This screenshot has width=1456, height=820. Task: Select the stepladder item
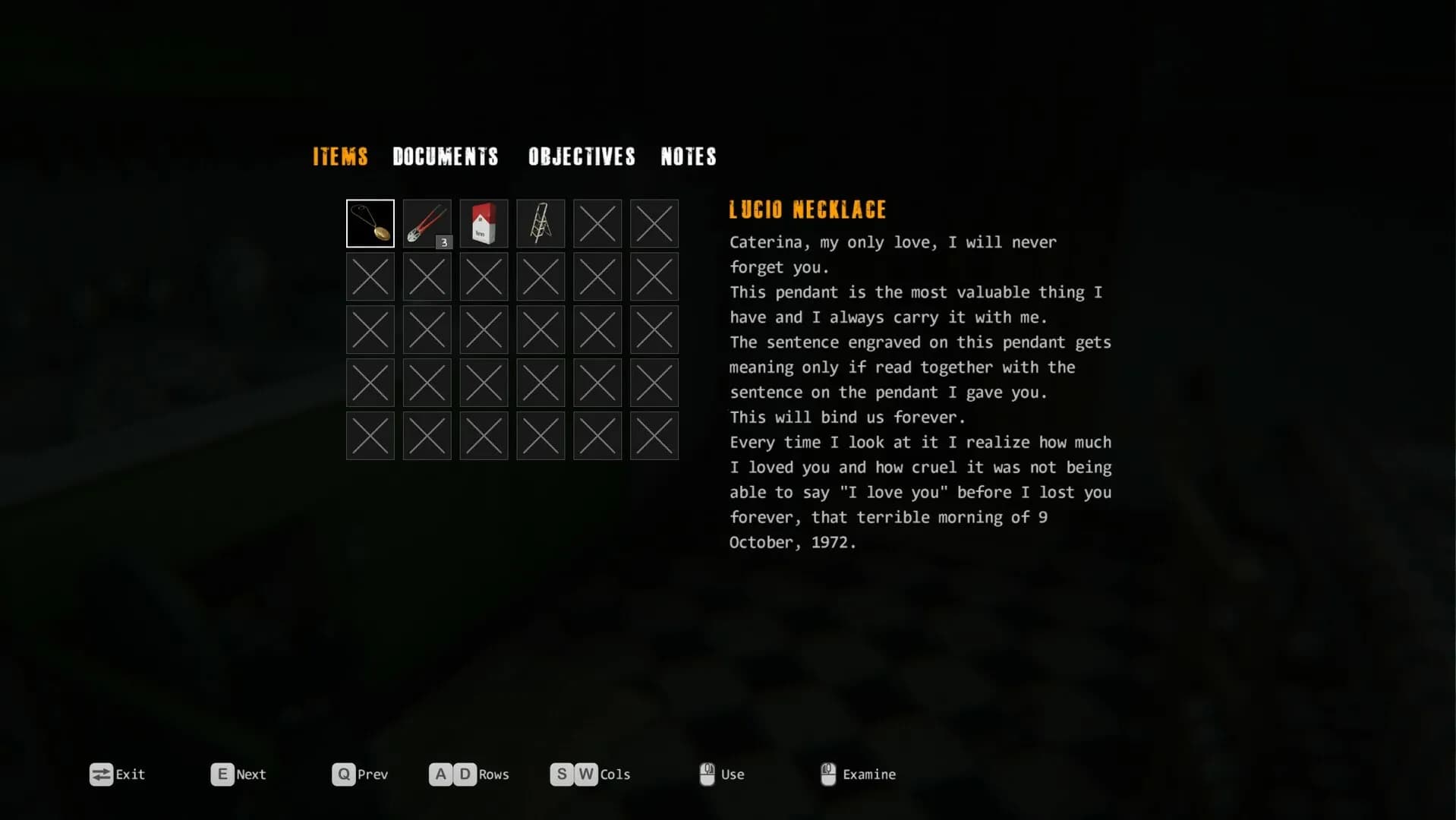540,222
